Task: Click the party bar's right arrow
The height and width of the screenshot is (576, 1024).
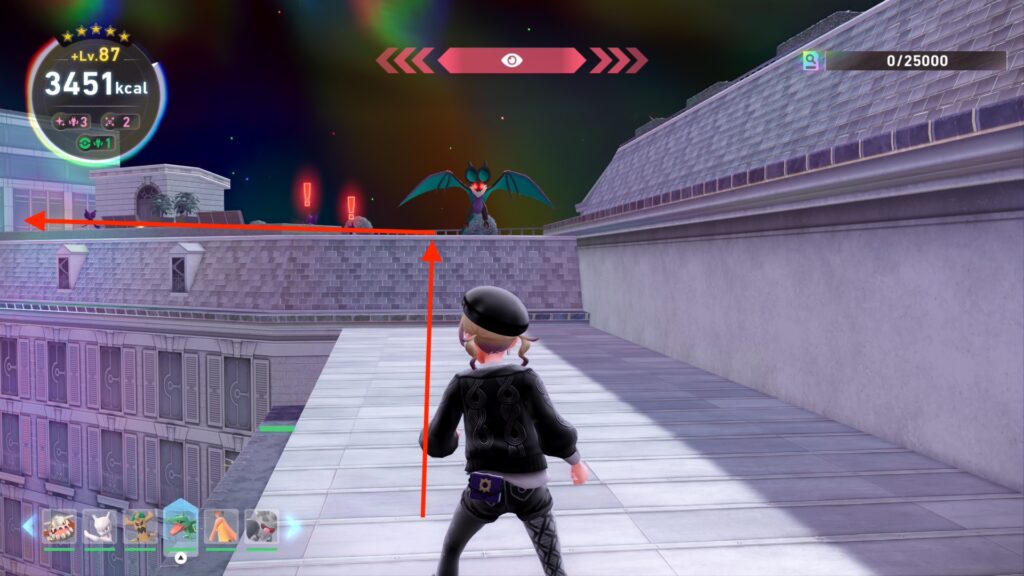Action: pos(293,526)
